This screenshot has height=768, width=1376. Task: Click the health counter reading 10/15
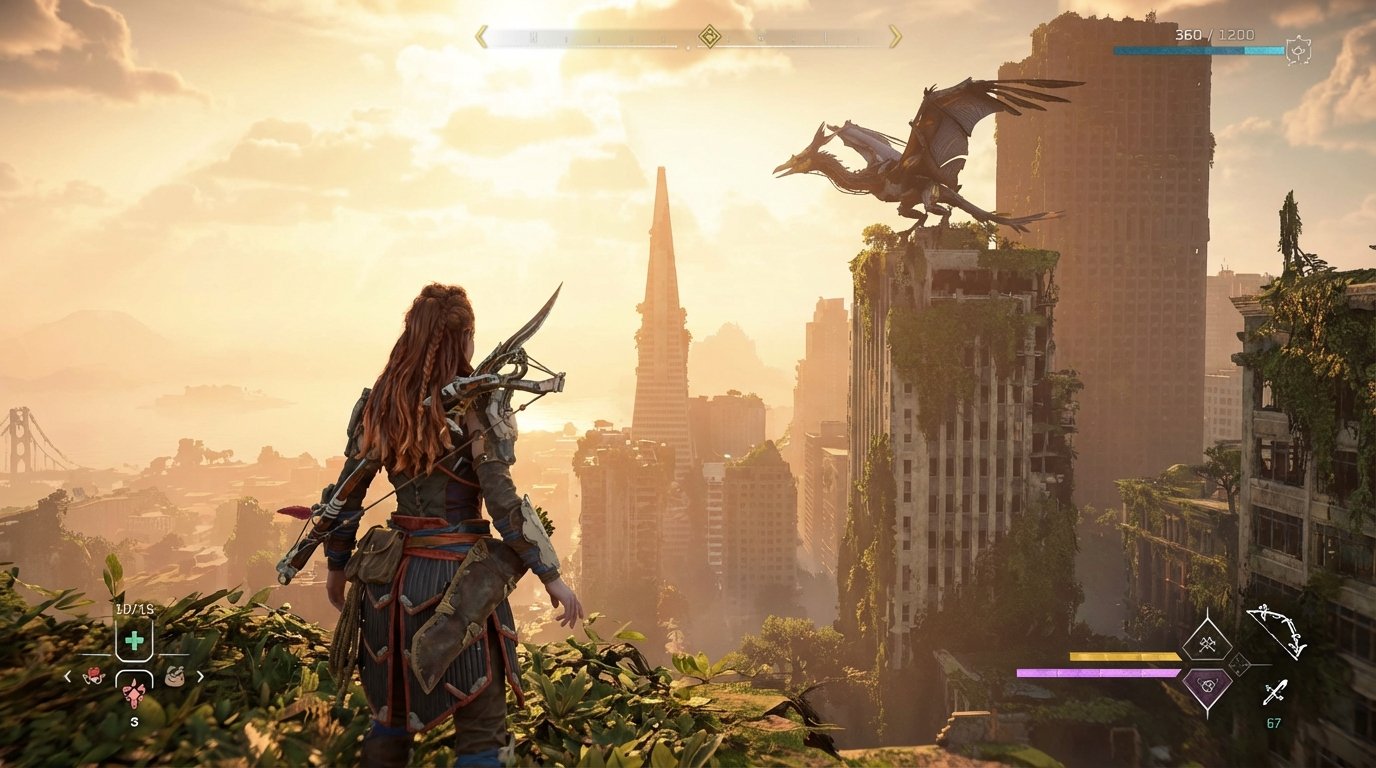133,607
